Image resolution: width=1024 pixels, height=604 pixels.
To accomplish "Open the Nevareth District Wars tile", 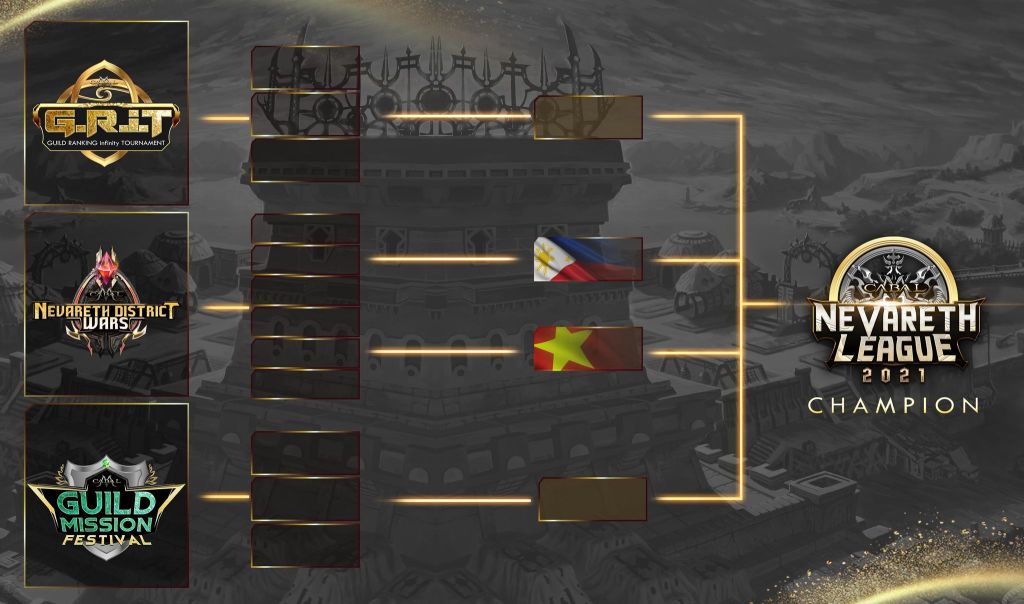I will pyautogui.click(x=107, y=304).
